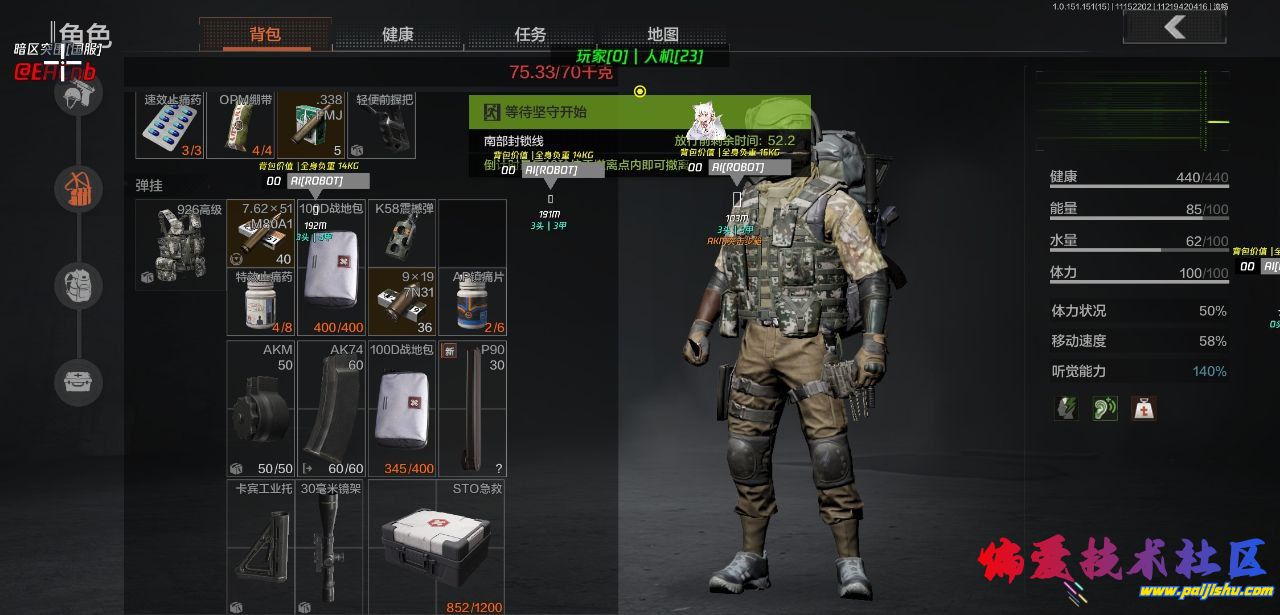Show the 地图 tab

click(662, 34)
